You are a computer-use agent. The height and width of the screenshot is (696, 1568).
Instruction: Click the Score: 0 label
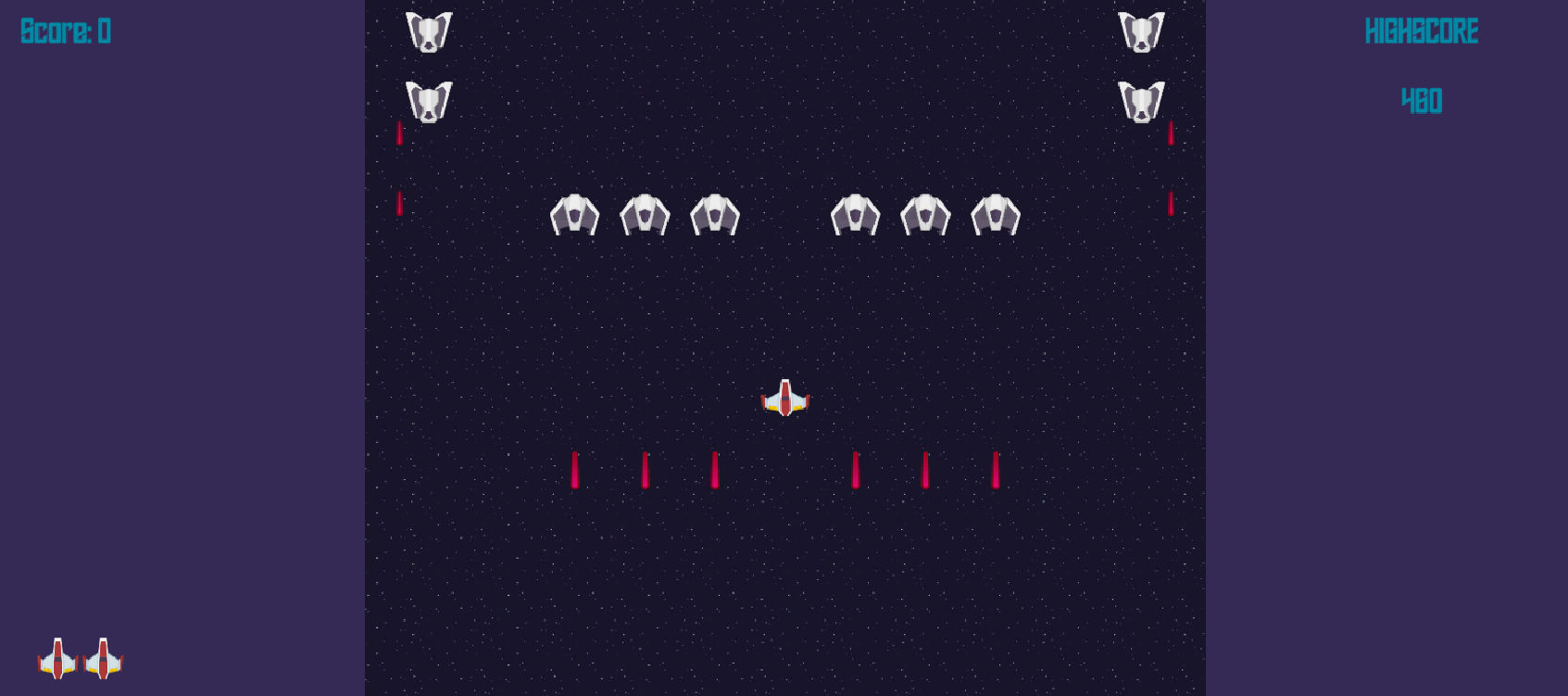[64, 32]
